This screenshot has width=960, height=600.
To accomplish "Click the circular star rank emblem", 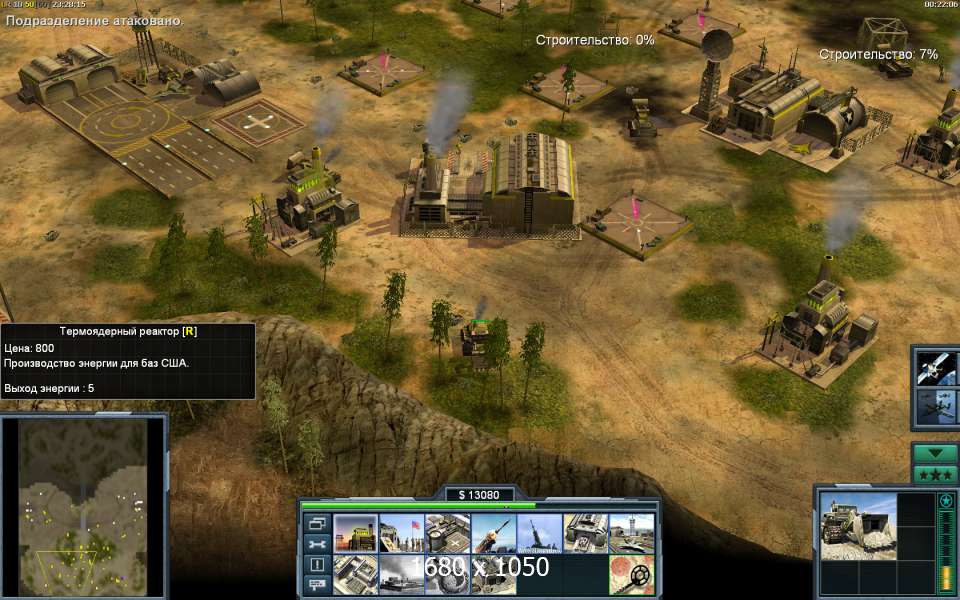I will click(945, 500).
